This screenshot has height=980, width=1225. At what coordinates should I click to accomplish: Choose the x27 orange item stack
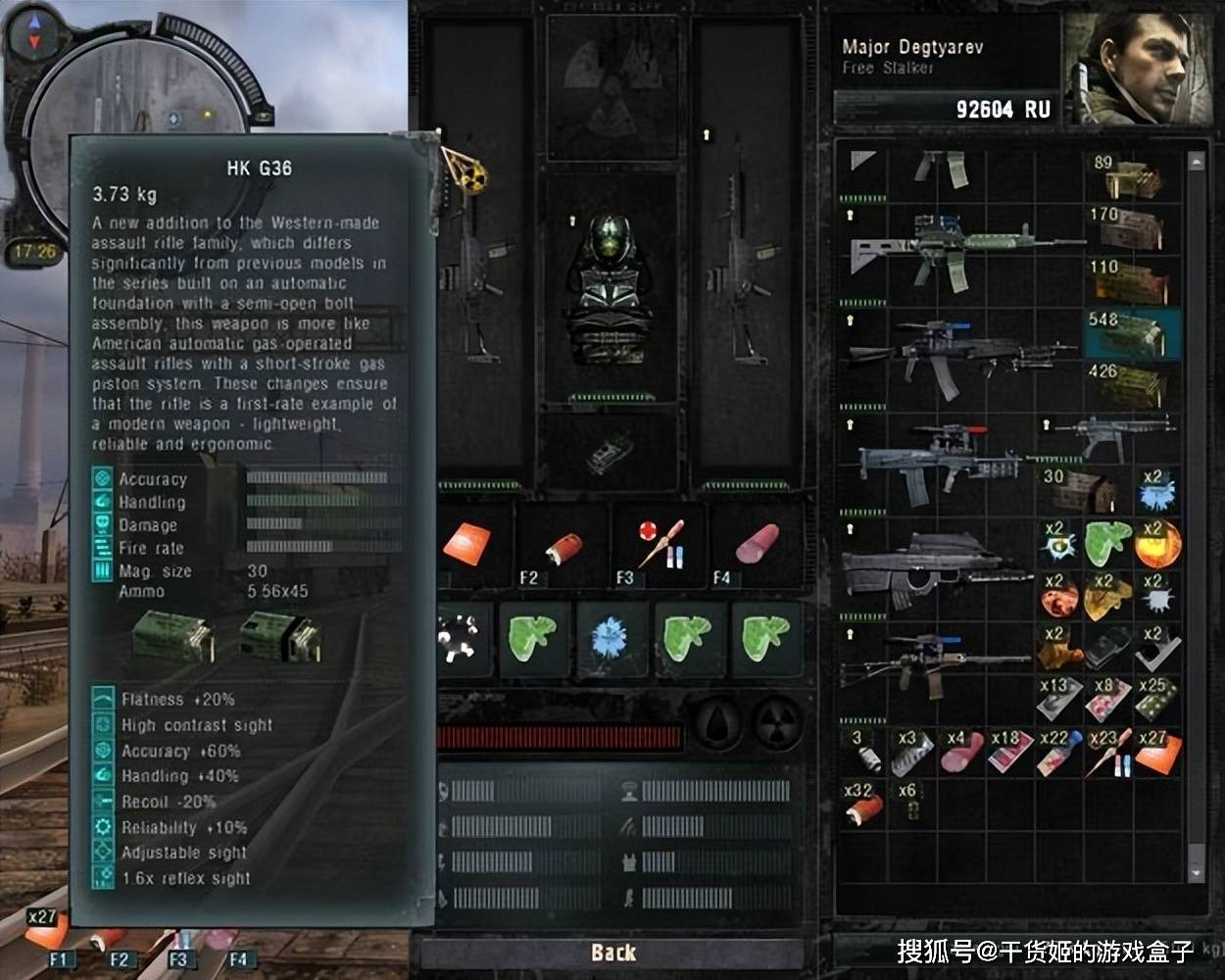[x=1156, y=753]
